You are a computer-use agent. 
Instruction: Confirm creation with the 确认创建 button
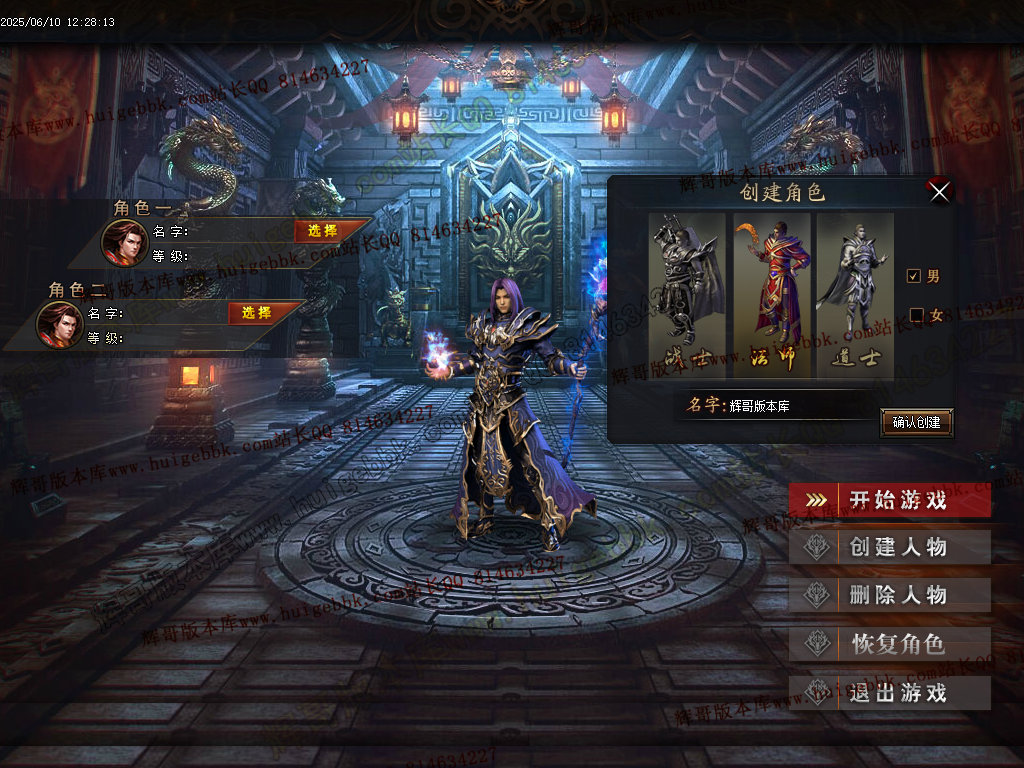916,422
